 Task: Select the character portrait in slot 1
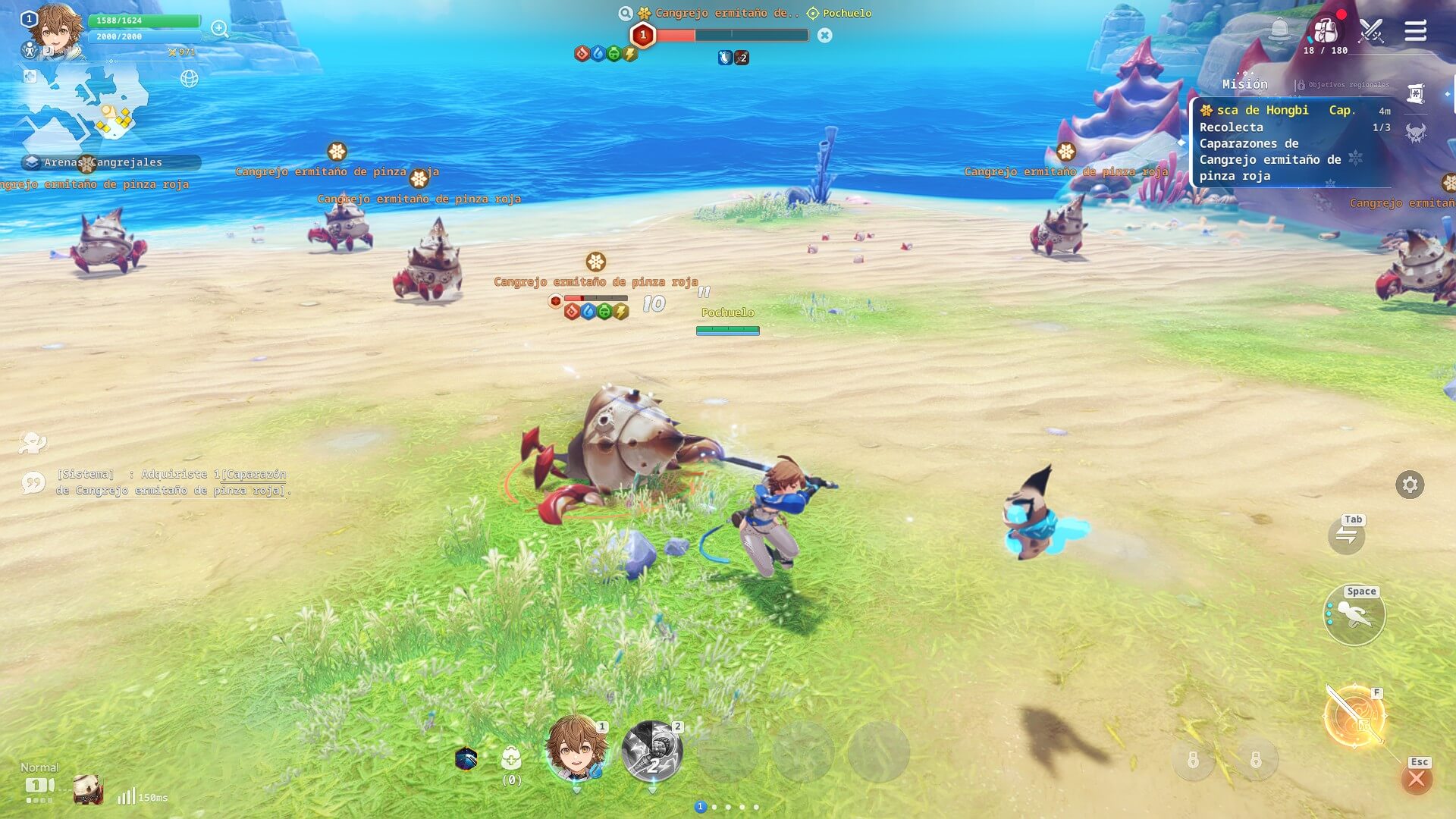[577, 748]
